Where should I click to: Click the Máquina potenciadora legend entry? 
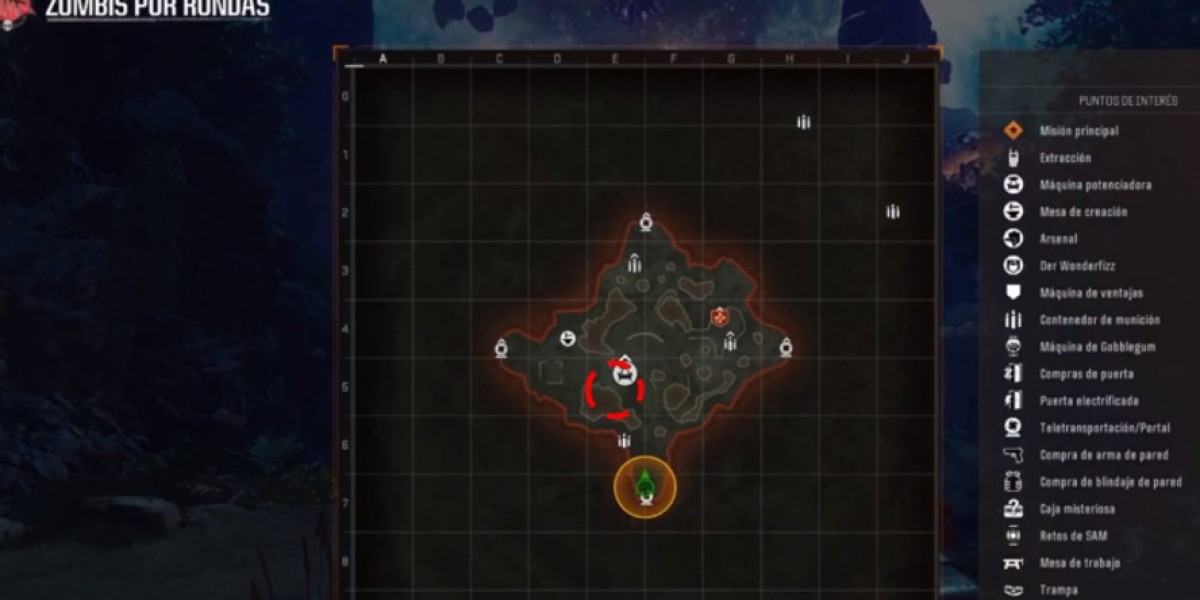pos(1094,185)
